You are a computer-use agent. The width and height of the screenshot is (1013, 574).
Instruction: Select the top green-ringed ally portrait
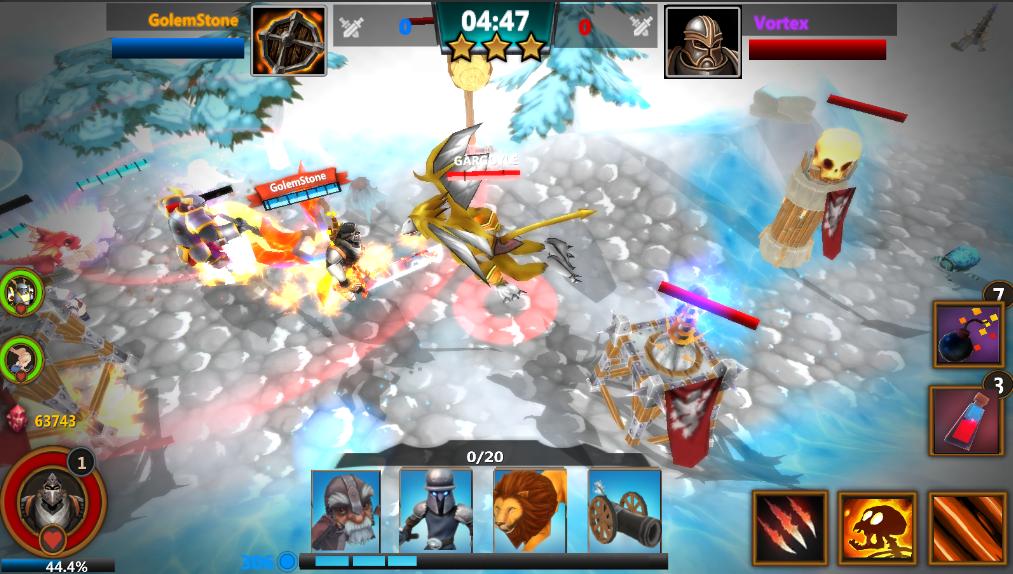coord(20,290)
